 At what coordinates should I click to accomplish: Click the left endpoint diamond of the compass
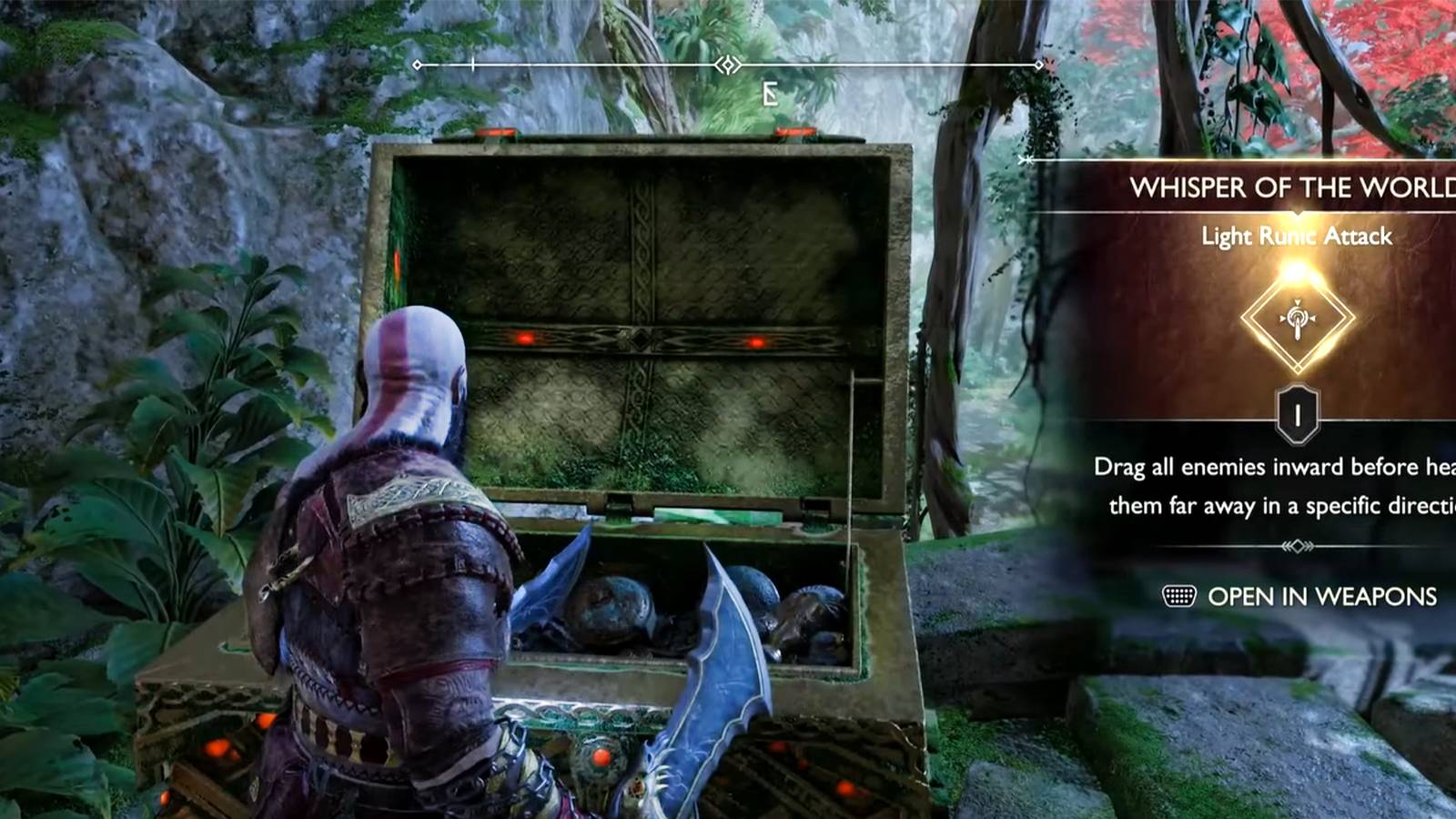(418, 64)
